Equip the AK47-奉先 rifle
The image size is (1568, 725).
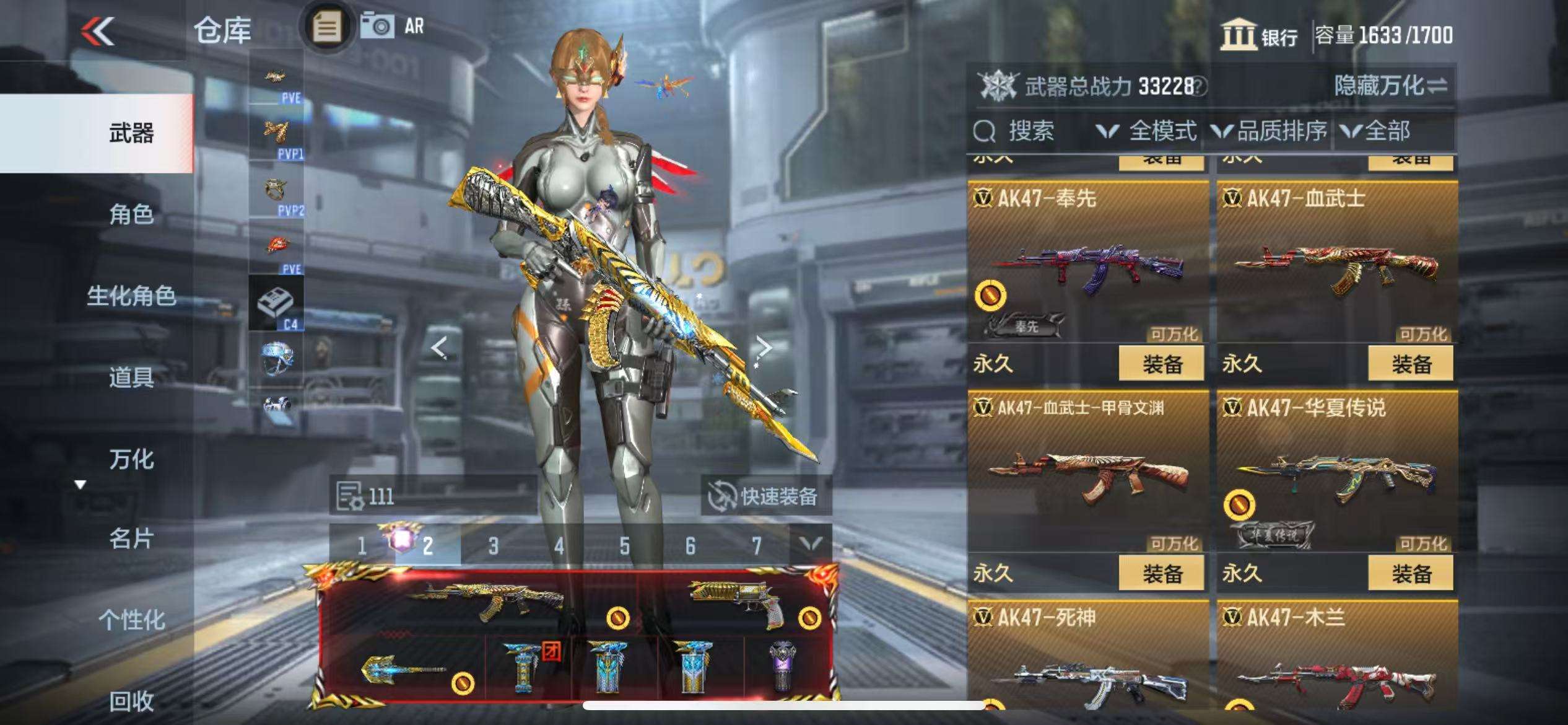[x=1161, y=364]
